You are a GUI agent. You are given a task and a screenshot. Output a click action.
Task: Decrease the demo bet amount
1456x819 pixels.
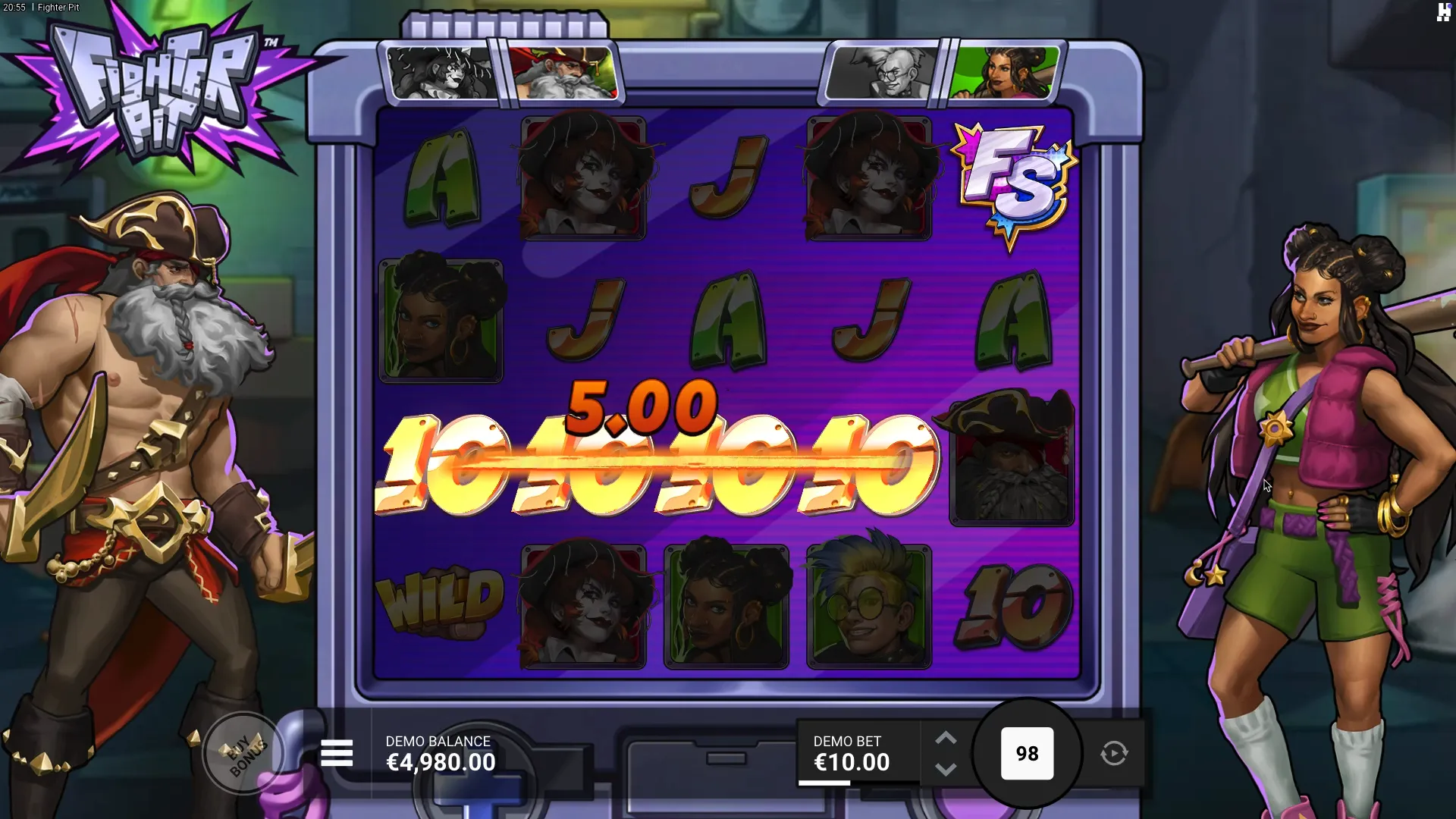[x=945, y=770]
